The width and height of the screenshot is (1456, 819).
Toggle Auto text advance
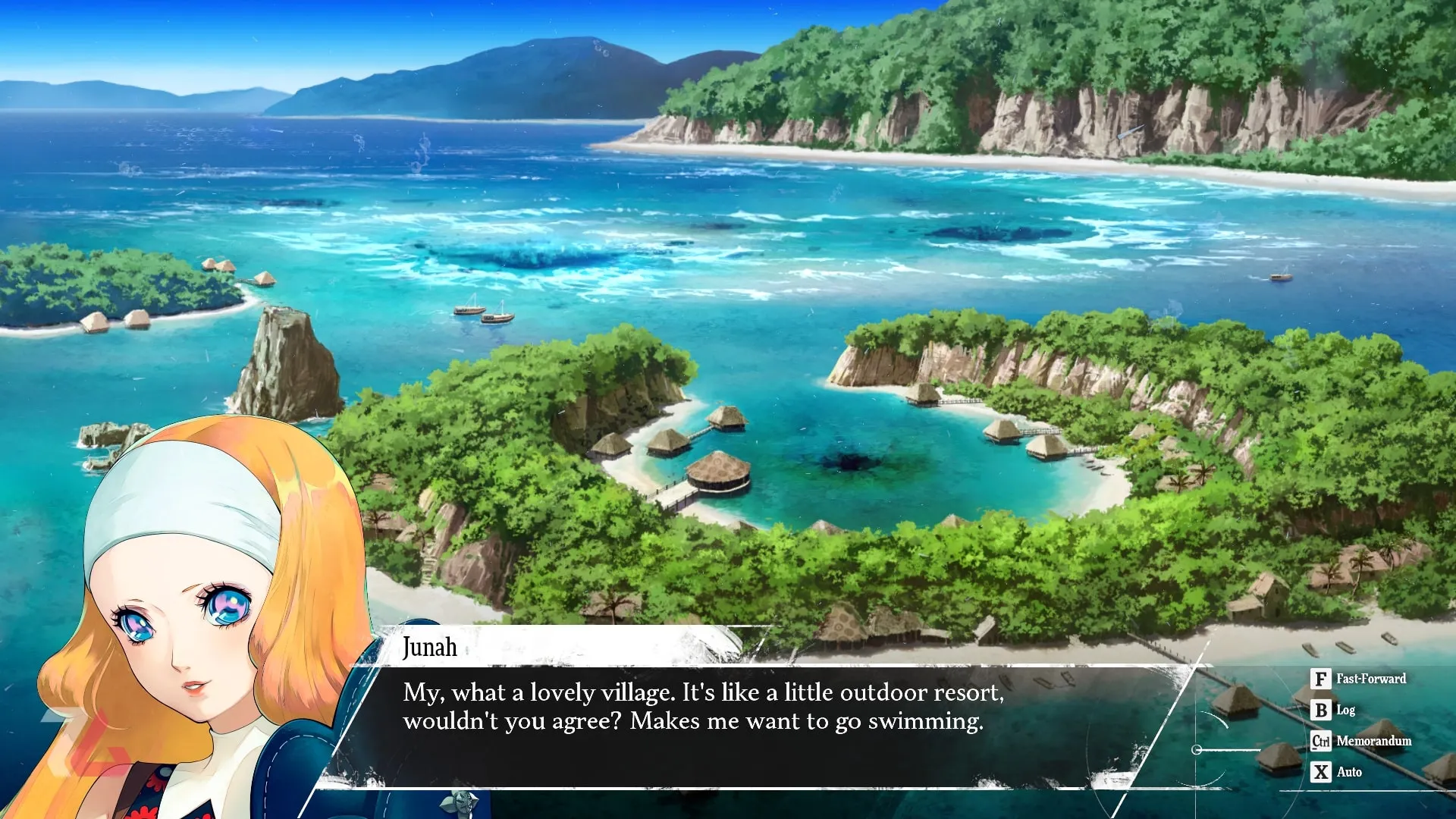[x=1337, y=772]
